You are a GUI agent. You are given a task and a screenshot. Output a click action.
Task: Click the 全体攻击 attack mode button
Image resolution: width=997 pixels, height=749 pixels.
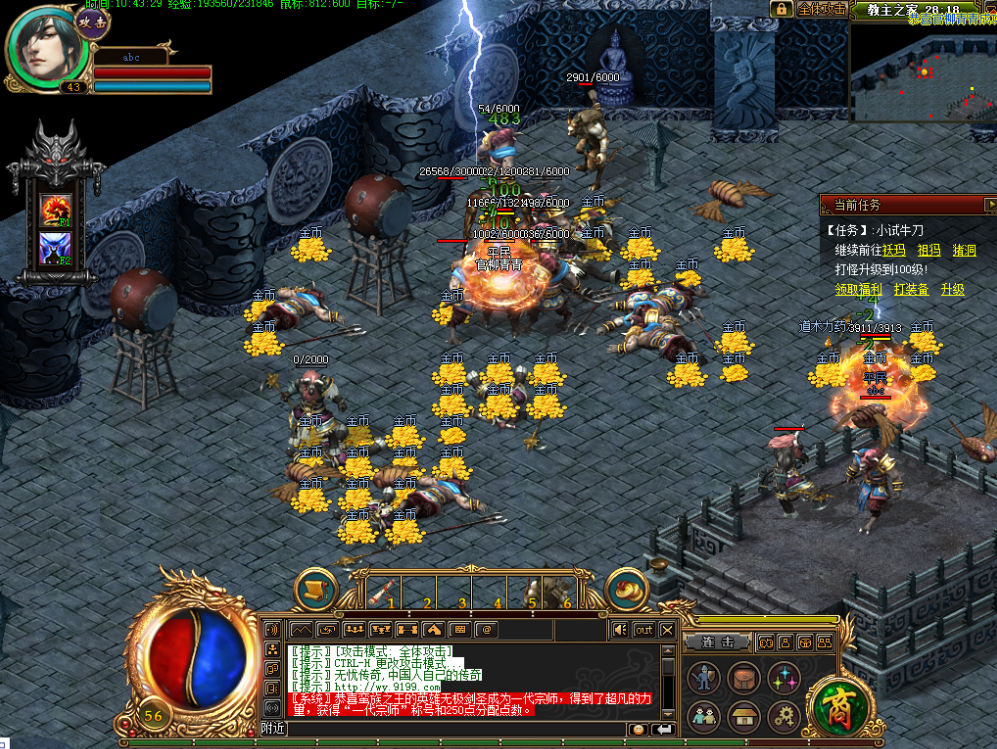point(822,9)
